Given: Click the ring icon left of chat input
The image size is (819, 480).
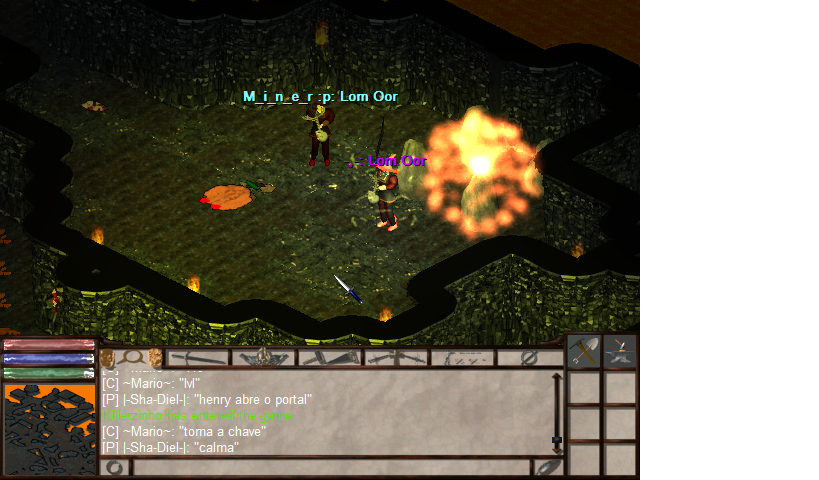Looking at the screenshot, I should coord(115,467).
